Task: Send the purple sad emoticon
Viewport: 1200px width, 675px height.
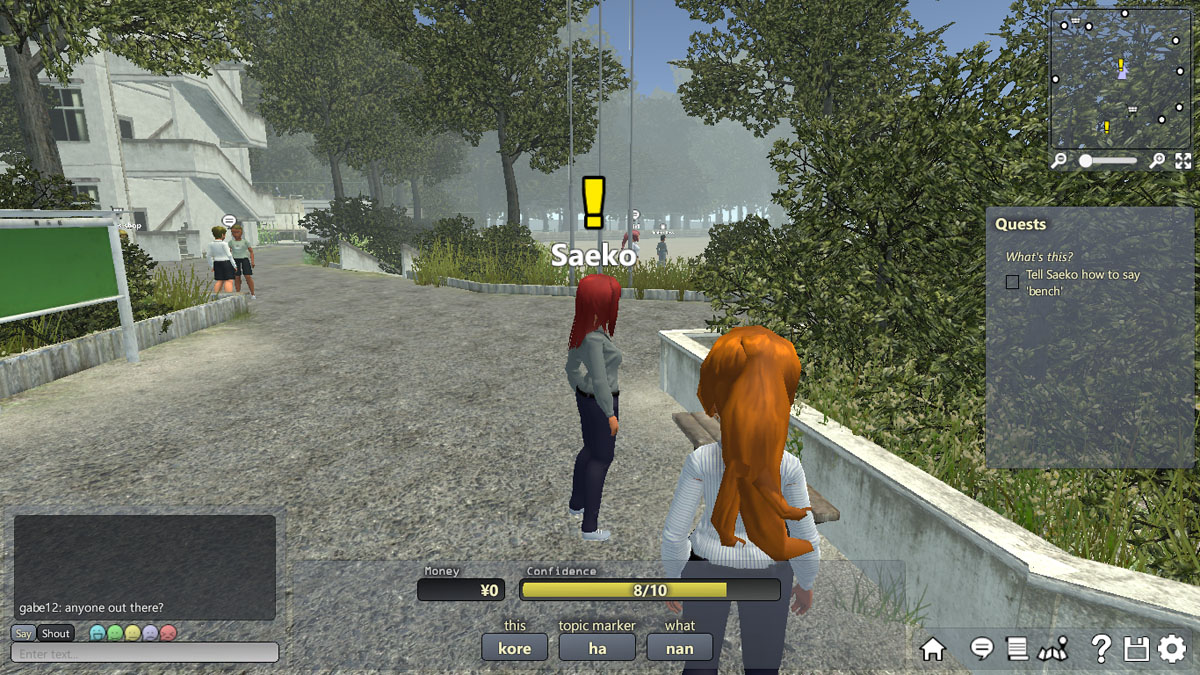Action: tap(150, 633)
